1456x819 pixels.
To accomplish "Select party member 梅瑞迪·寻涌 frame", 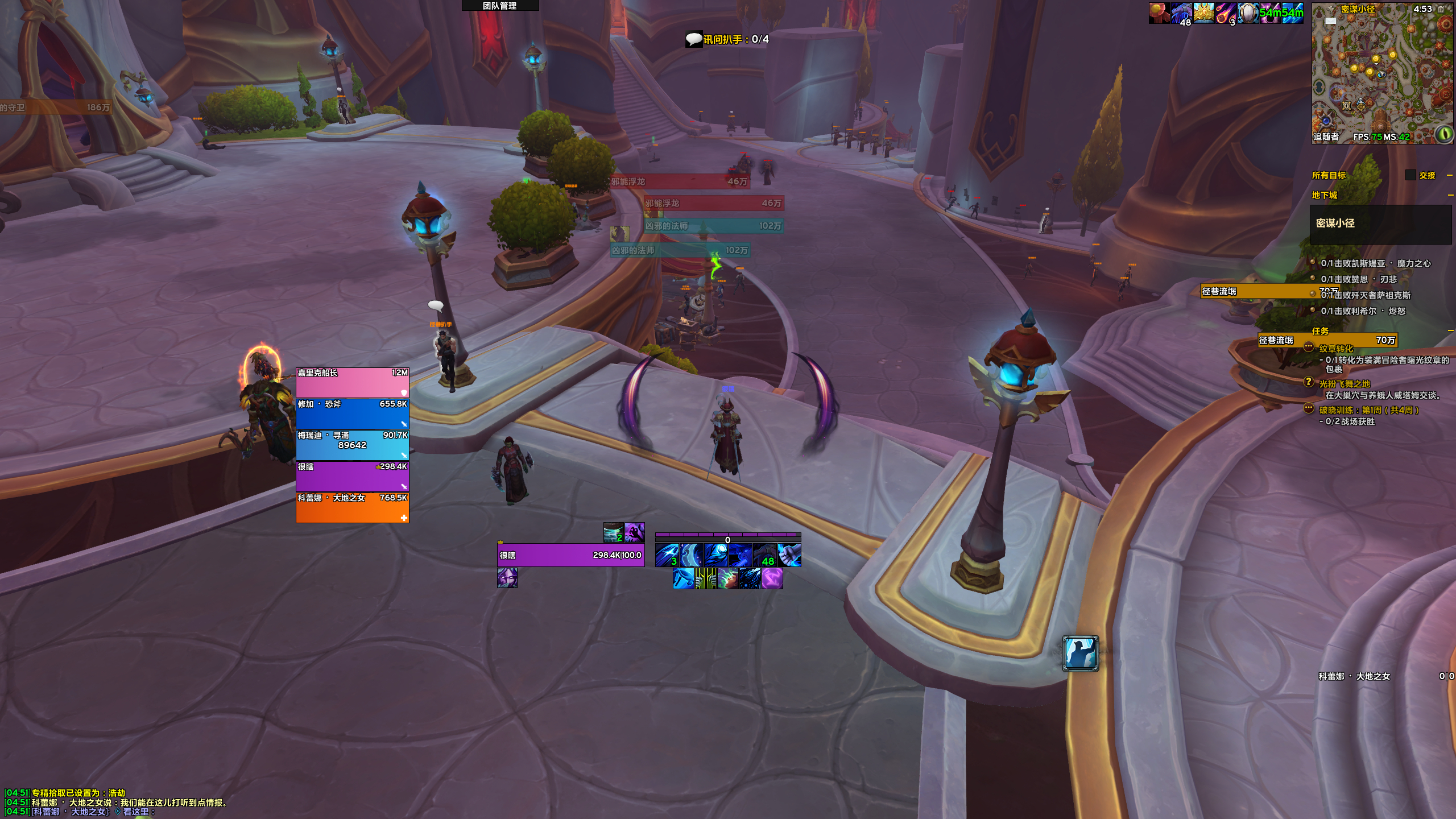I will (x=352, y=445).
